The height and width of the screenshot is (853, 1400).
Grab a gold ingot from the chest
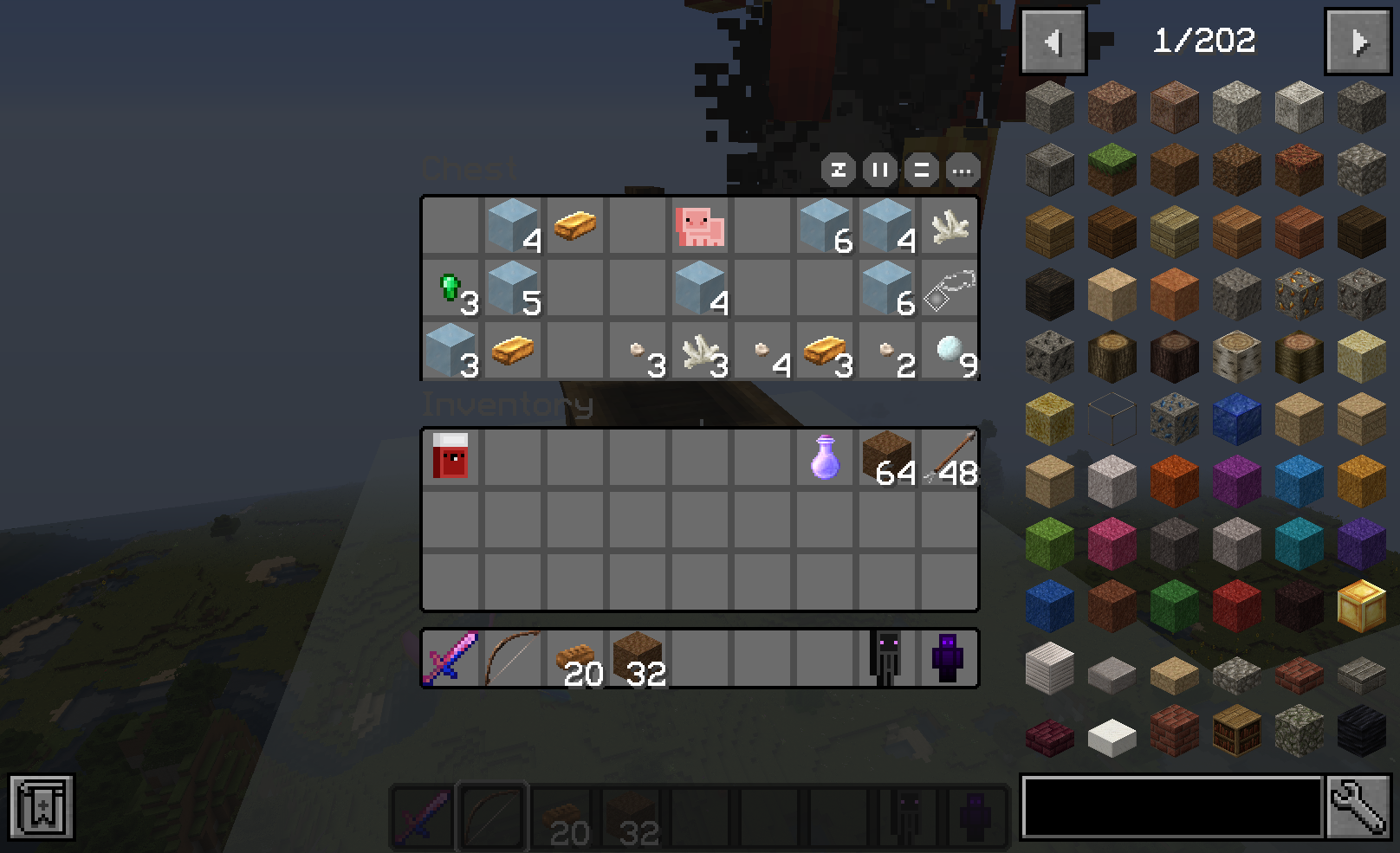(574, 227)
